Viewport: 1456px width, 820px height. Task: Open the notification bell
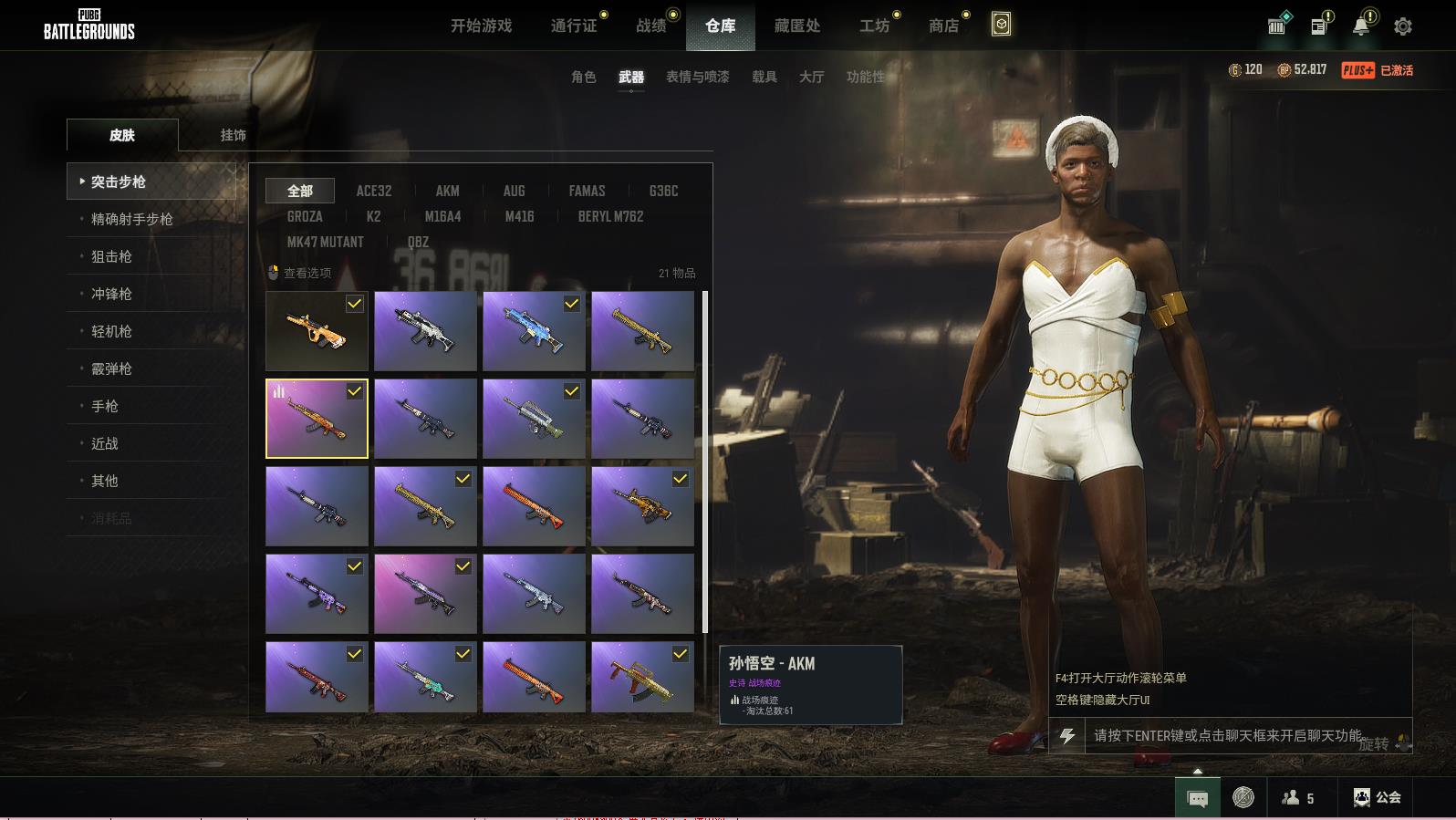coord(1360,26)
